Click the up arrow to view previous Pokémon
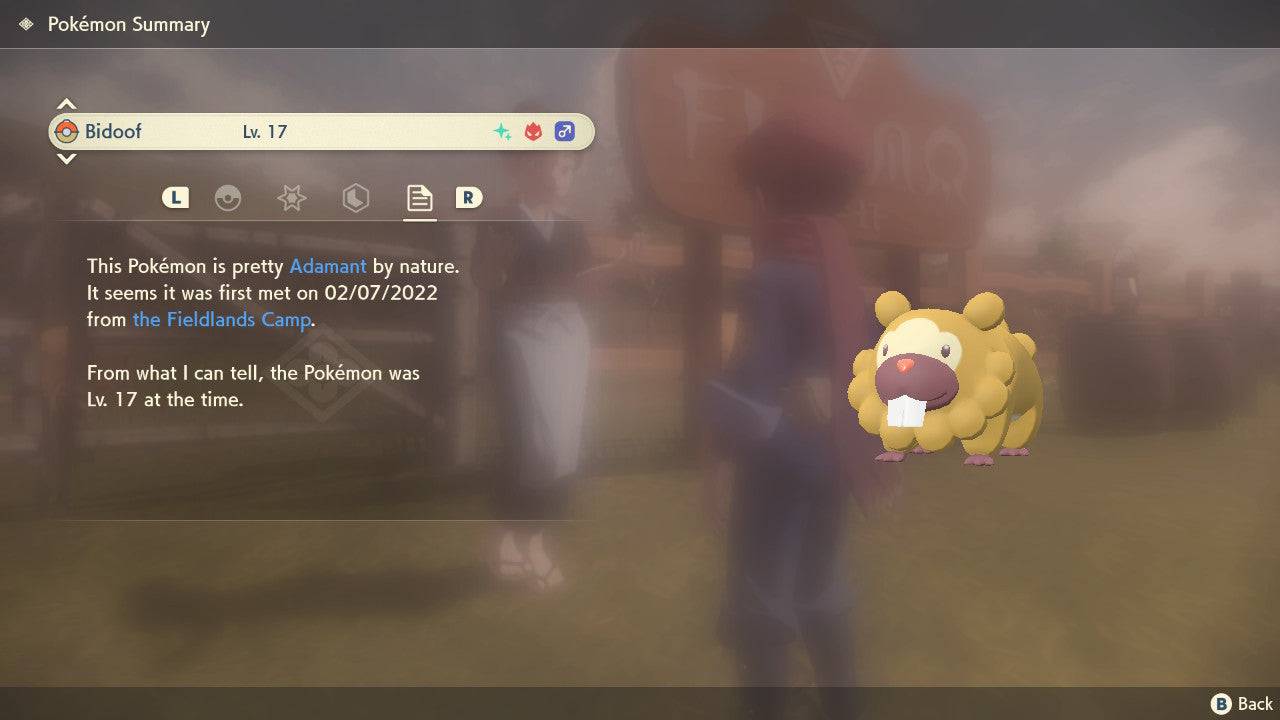1280x720 pixels. (x=66, y=102)
